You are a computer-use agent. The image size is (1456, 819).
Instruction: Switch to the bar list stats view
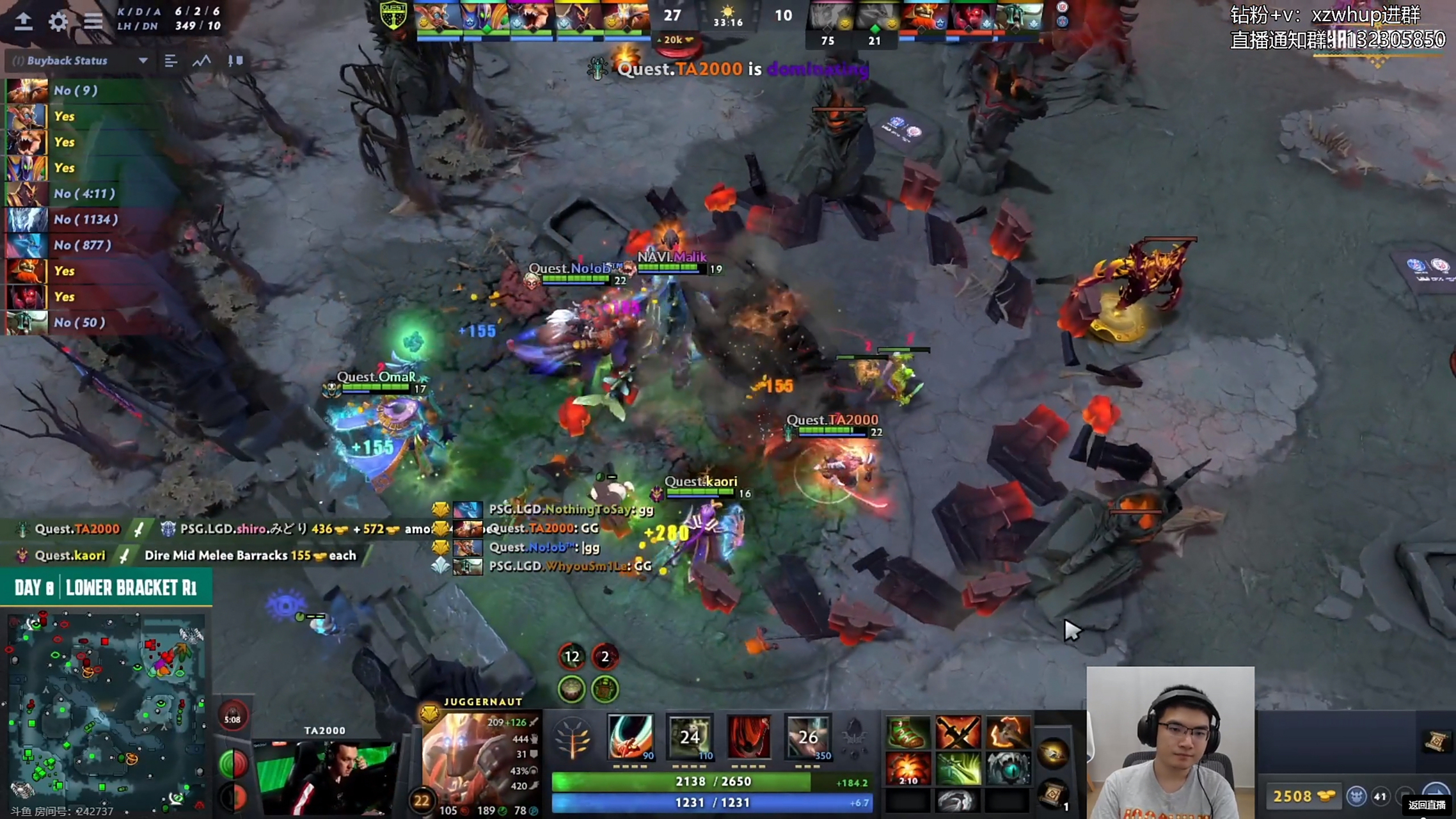click(170, 61)
